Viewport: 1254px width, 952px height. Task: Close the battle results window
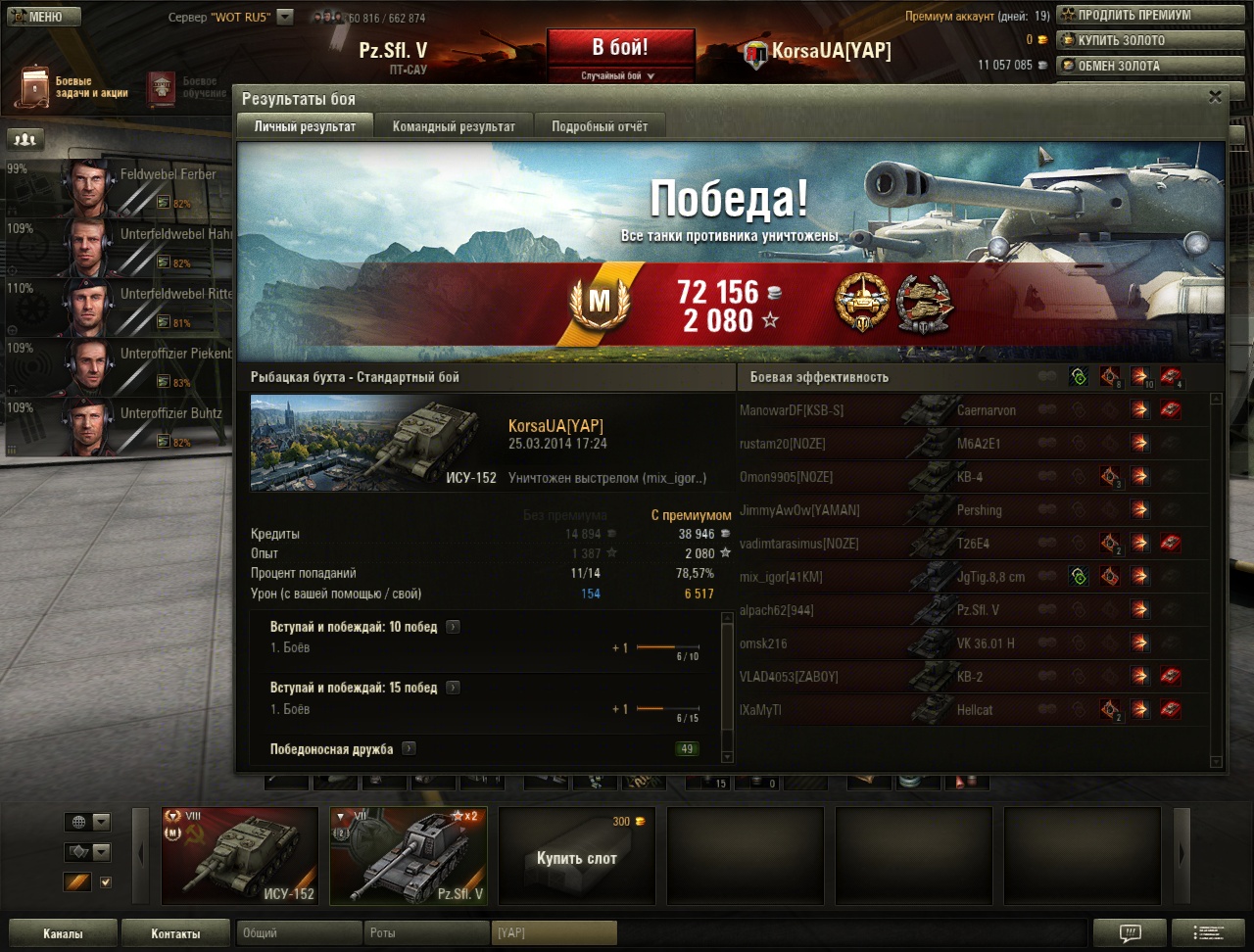[1215, 97]
